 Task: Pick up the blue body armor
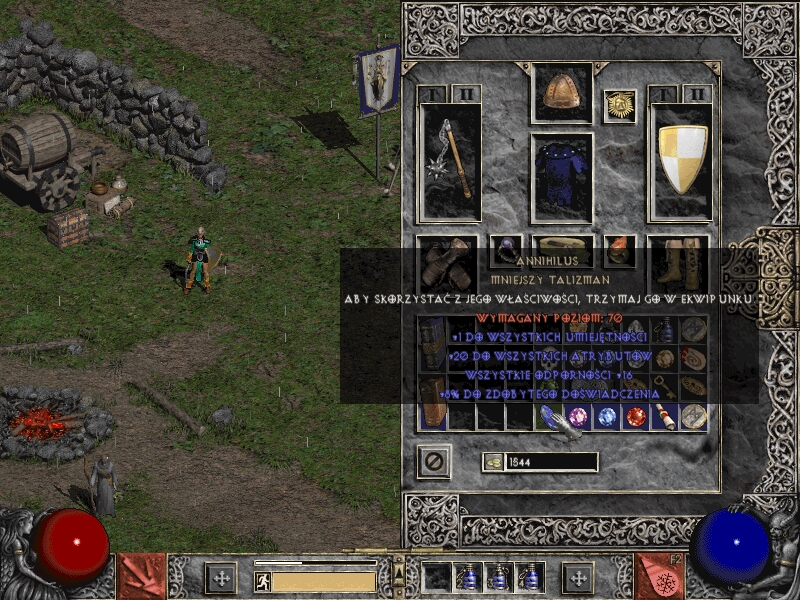pyautogui.click(x=561, y=177)
